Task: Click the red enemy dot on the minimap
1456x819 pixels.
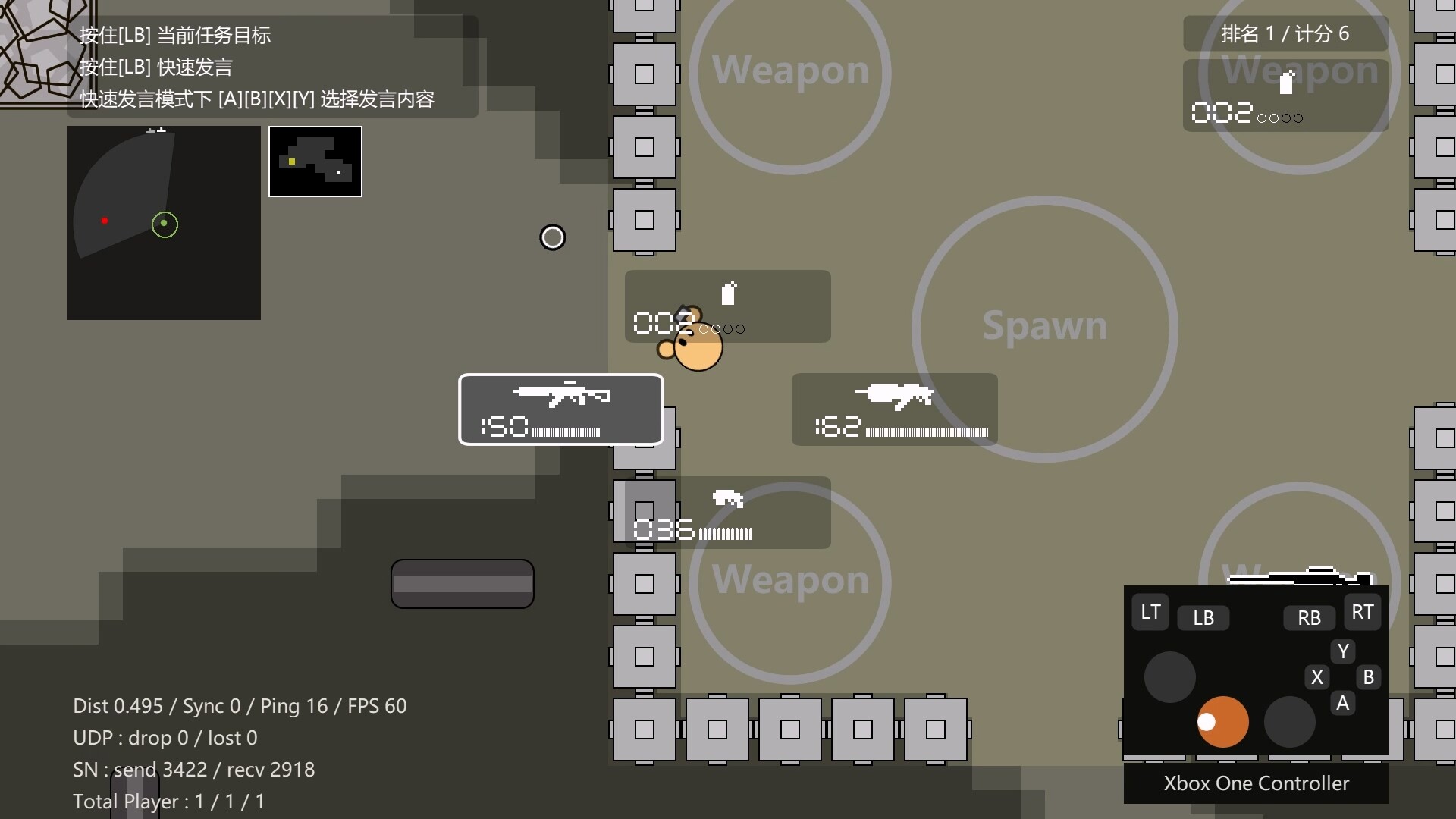Action: (x=105, y=221)
